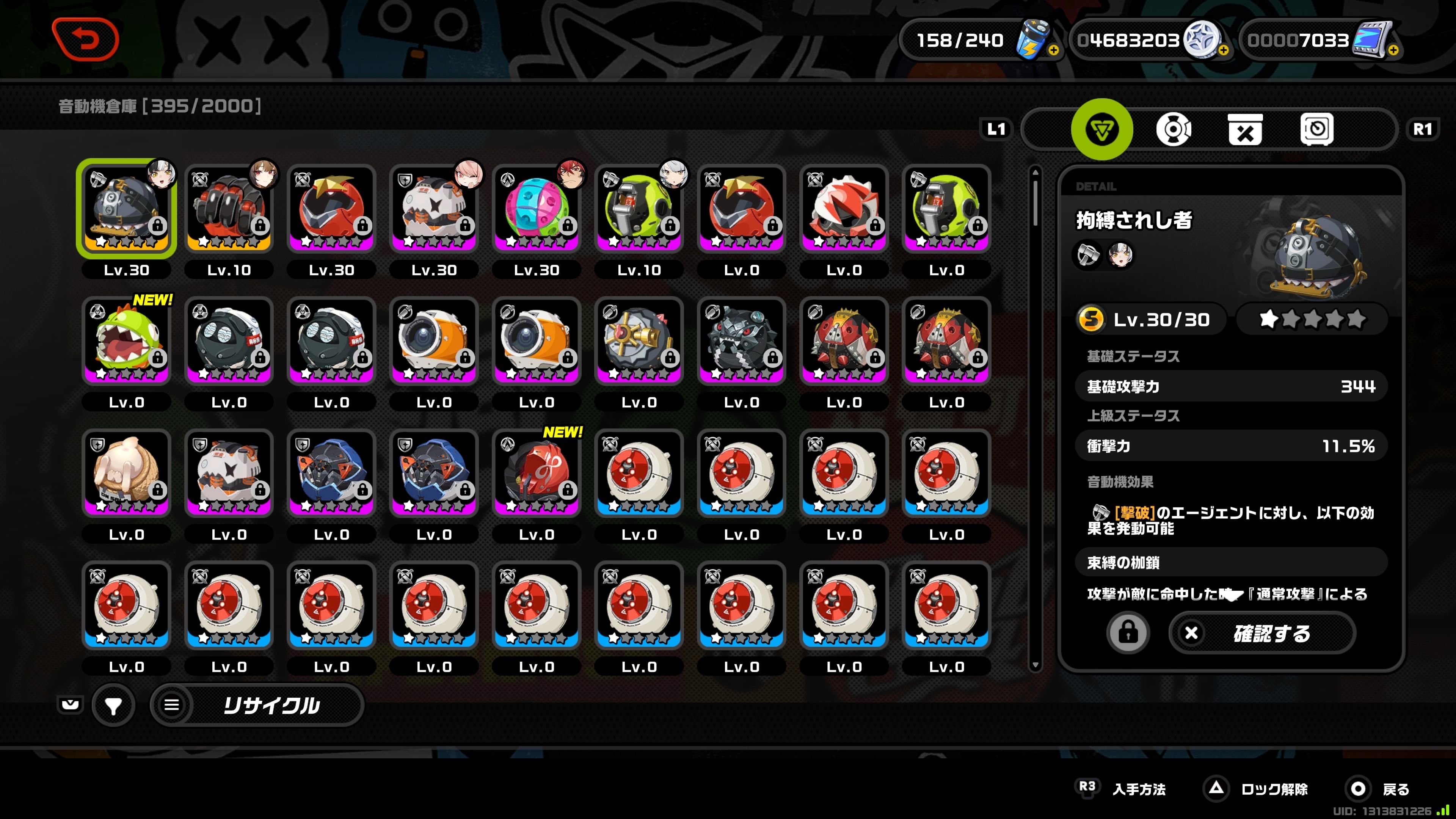Image resolution: width=1456 pixels, height=819 pixels.
Task: Open the safe storage tab
Action: point(1316,129)
